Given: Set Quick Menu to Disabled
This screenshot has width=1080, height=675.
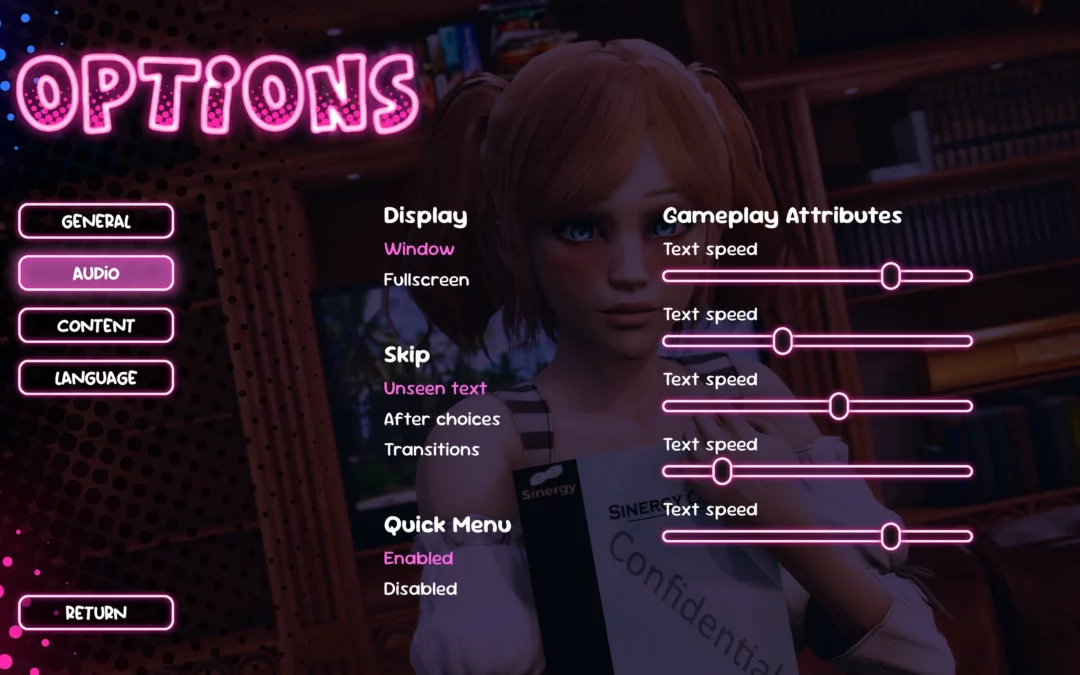Looking at the screenshot, I should (420, 589).
